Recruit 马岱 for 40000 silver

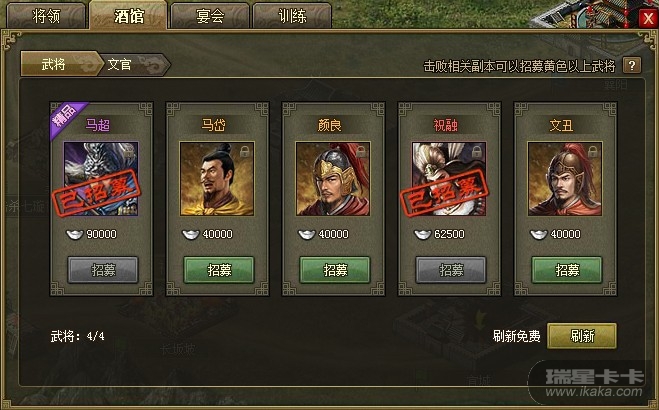[x=218, y=270]
